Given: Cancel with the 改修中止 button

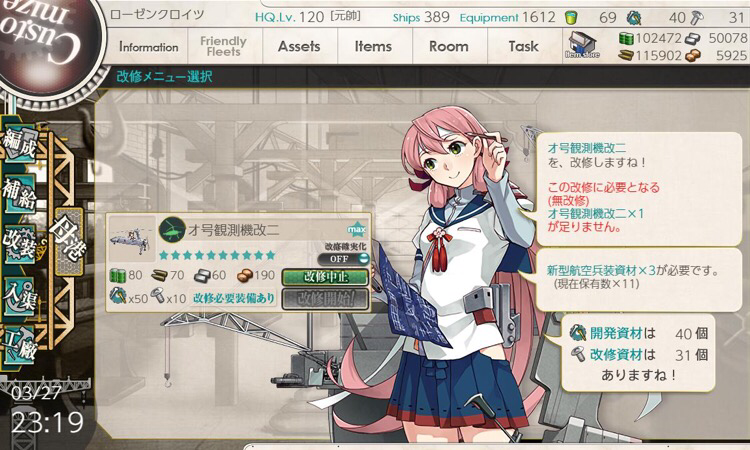Looking at the screenshot, I should tap(325, 277).
